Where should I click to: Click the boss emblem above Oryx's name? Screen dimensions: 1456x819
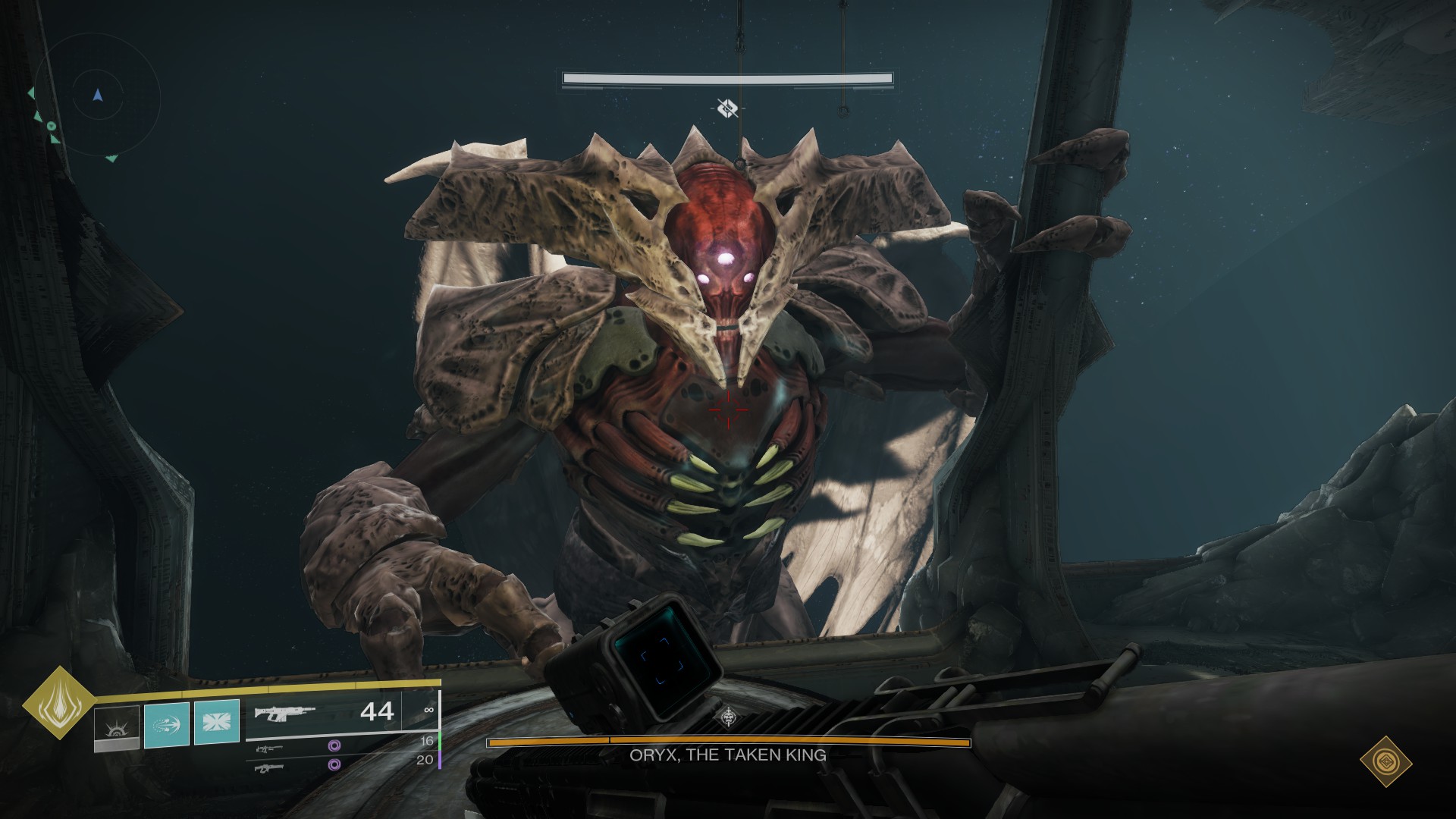[729, 717]
